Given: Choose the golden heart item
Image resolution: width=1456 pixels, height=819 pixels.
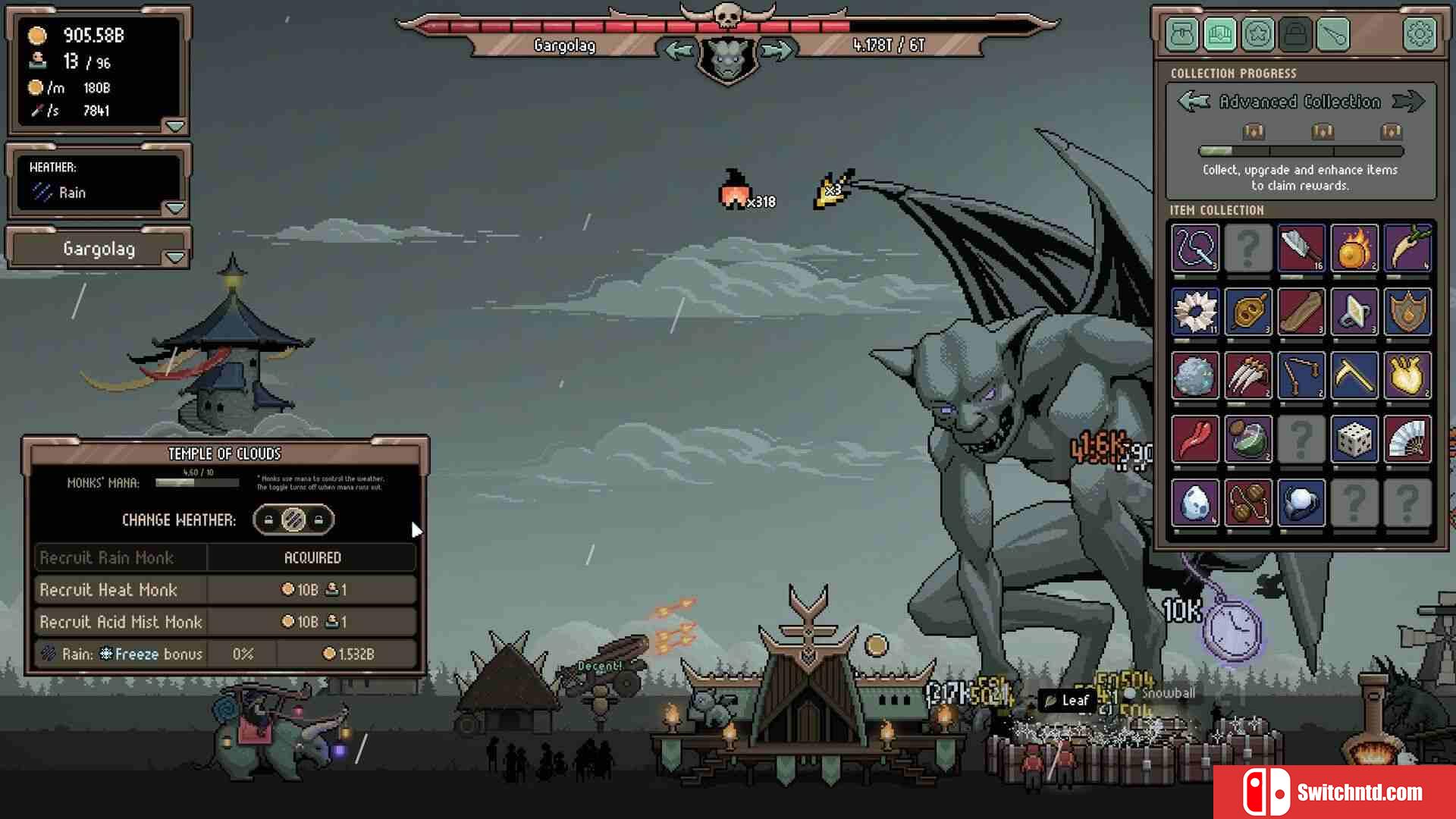Looking at the screenshot, I should 1407,375.
